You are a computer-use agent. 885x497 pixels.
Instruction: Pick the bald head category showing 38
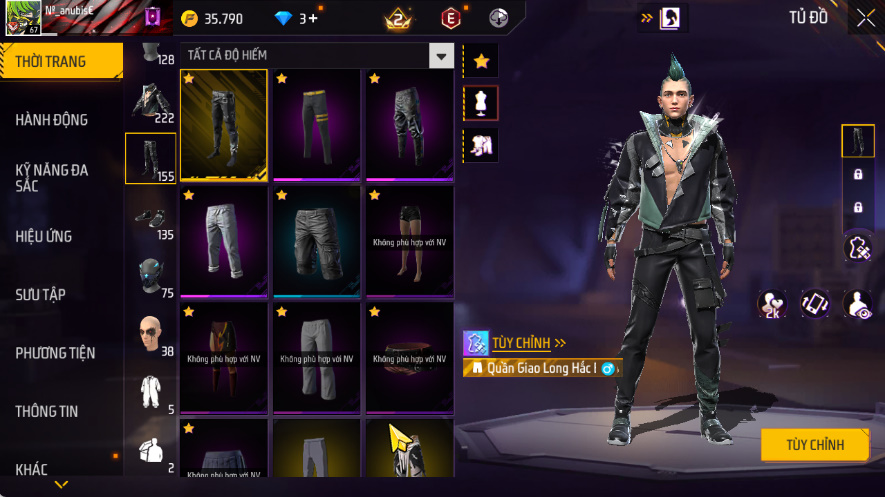(150, 335)
